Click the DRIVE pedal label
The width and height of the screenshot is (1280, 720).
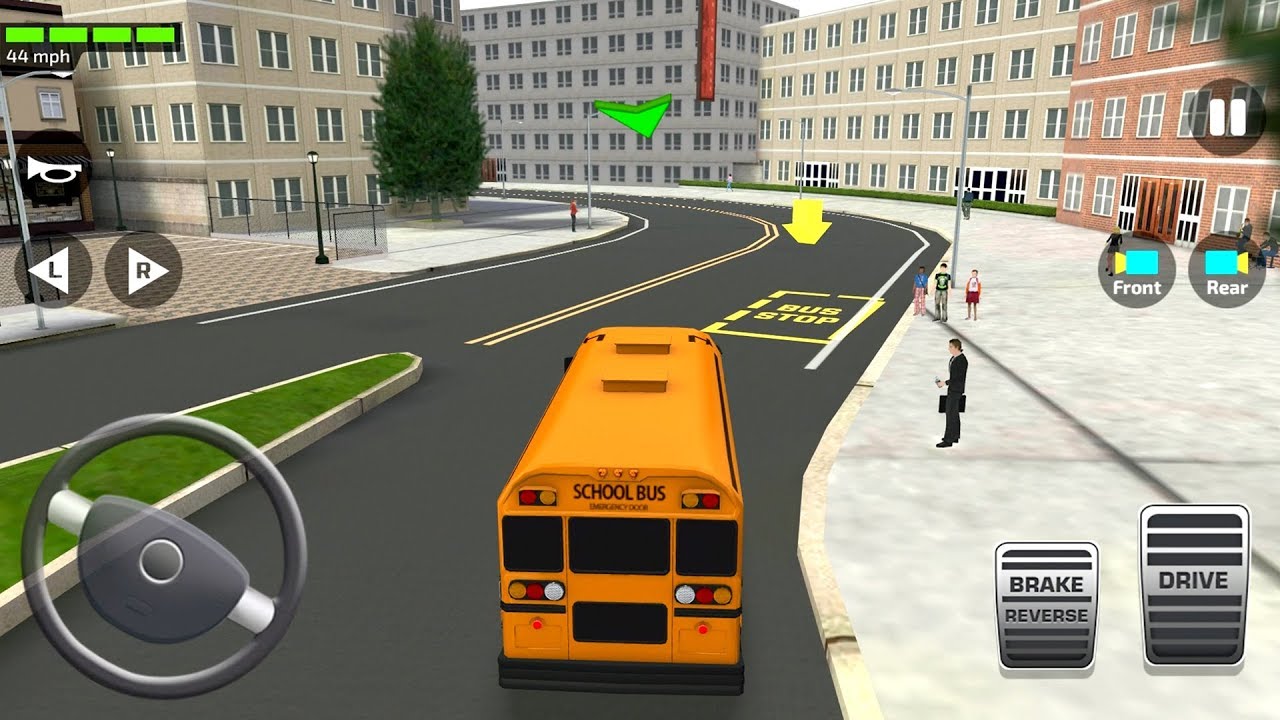click(x=1196, y=578)
